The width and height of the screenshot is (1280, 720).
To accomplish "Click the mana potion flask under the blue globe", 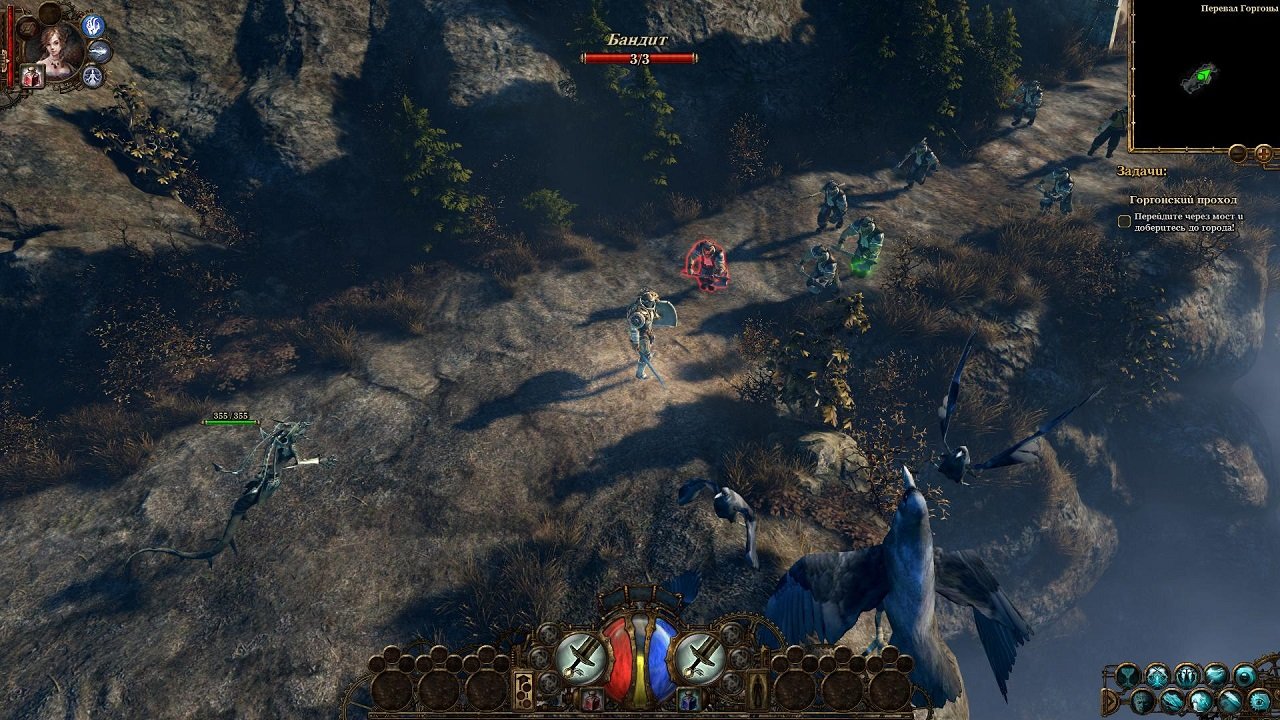I will coord(689,700).
